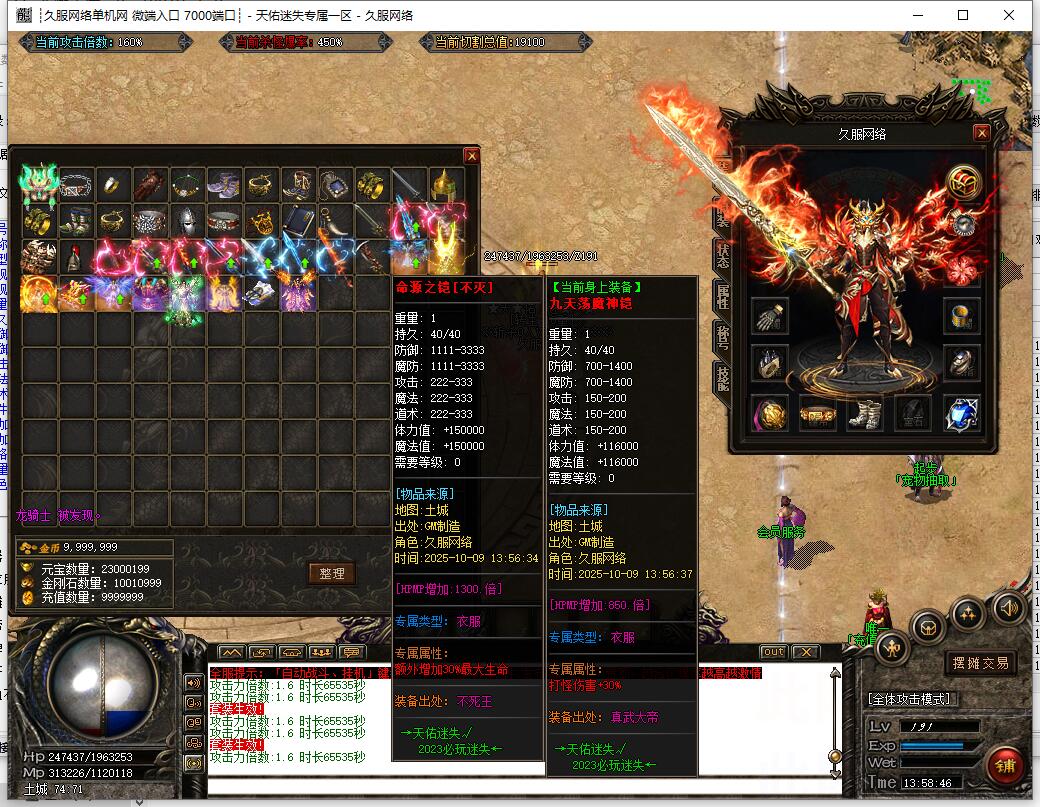
Task: Click the 整理 sort button
Action: point(331,573)
